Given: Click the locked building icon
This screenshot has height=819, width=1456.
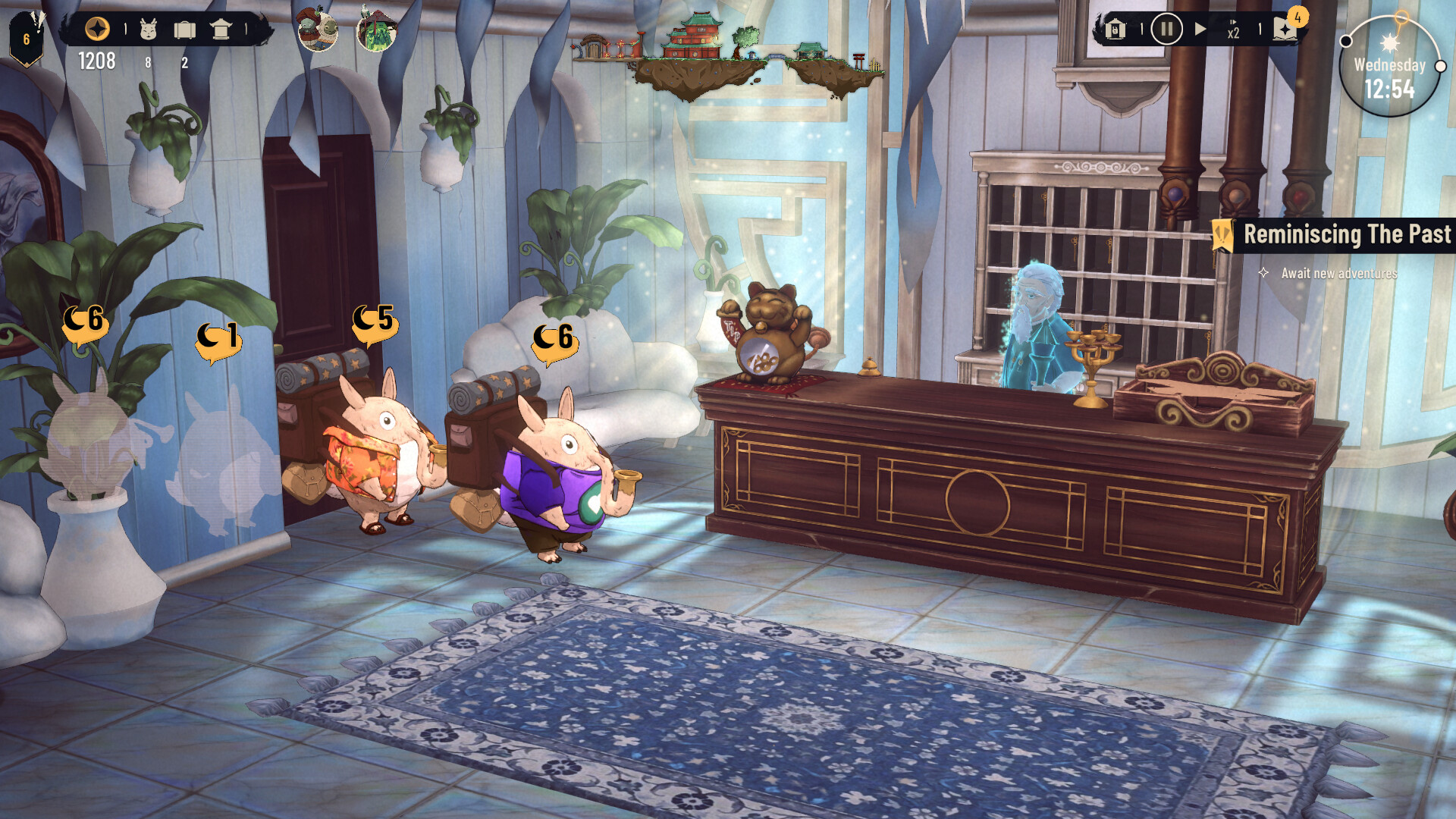Looking at the screenshot, I should [1115, 30].
